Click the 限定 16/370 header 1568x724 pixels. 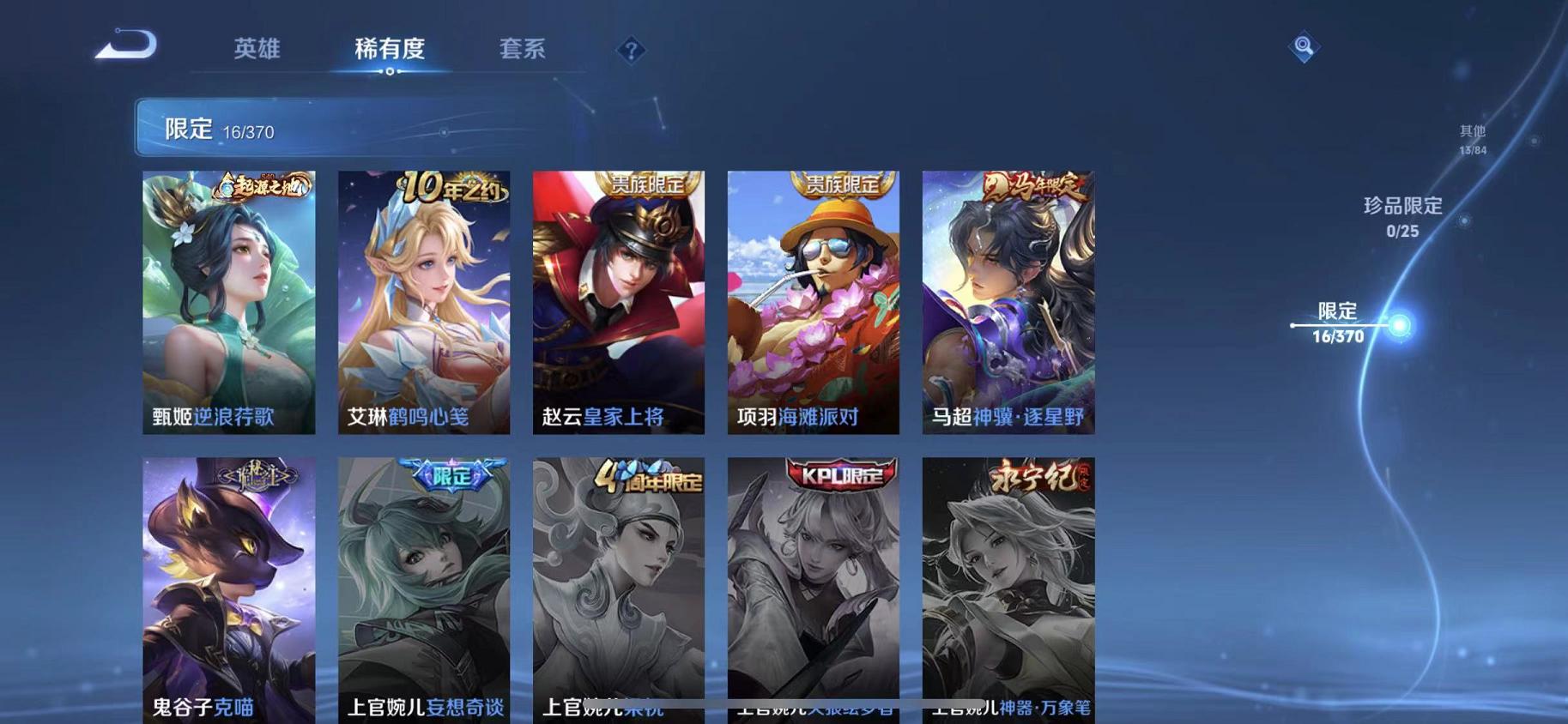tap(213, 129)
